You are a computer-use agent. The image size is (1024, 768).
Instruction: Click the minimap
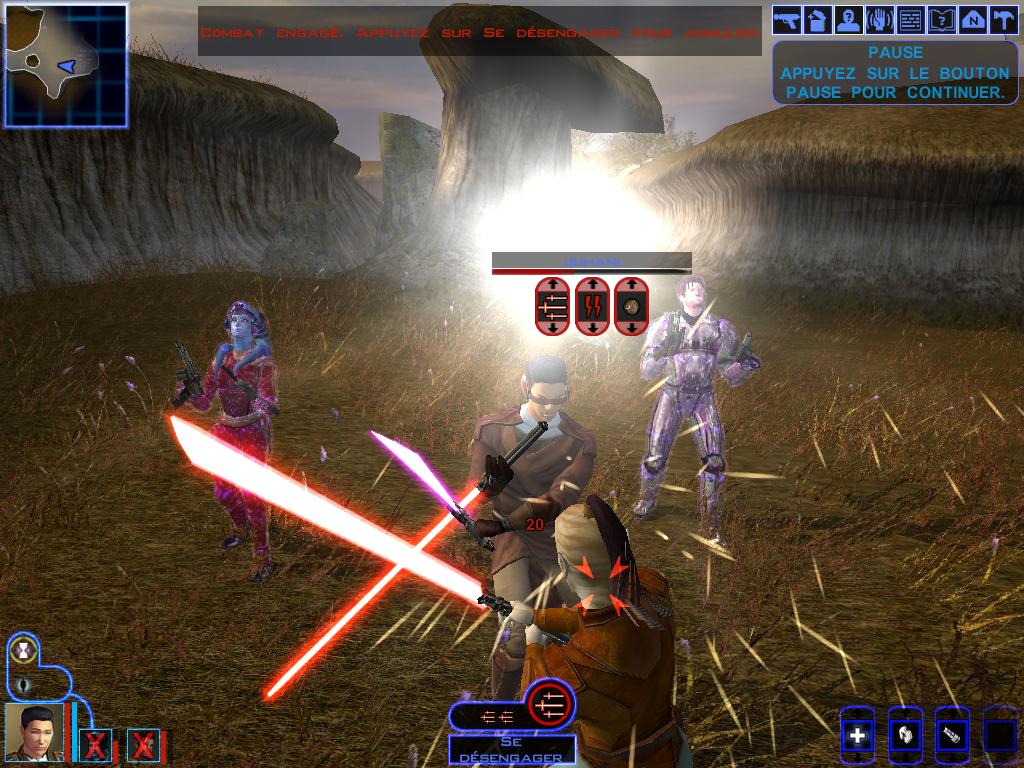[x=66, y=65]
